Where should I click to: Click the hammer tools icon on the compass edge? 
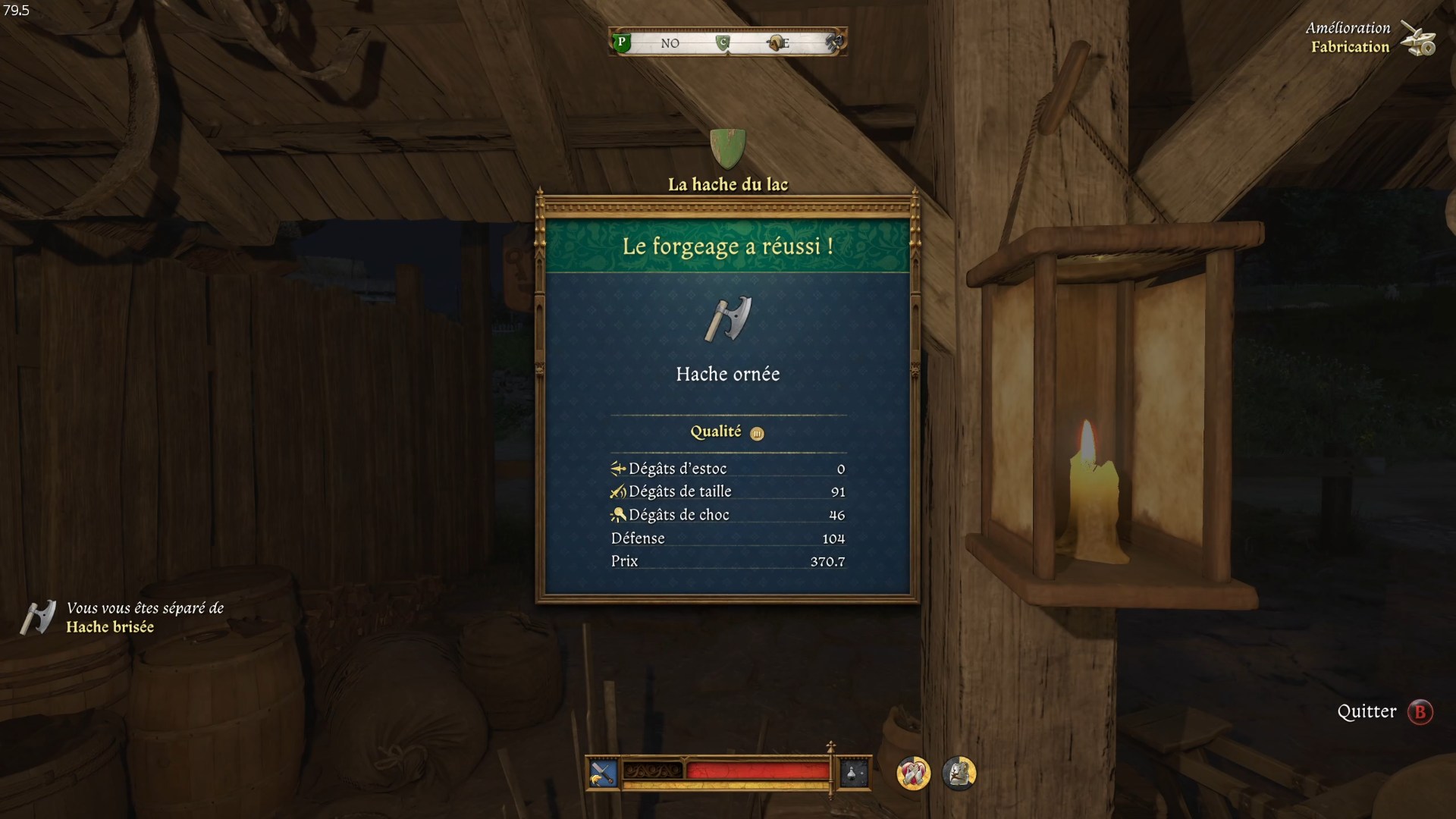(832, 43)
